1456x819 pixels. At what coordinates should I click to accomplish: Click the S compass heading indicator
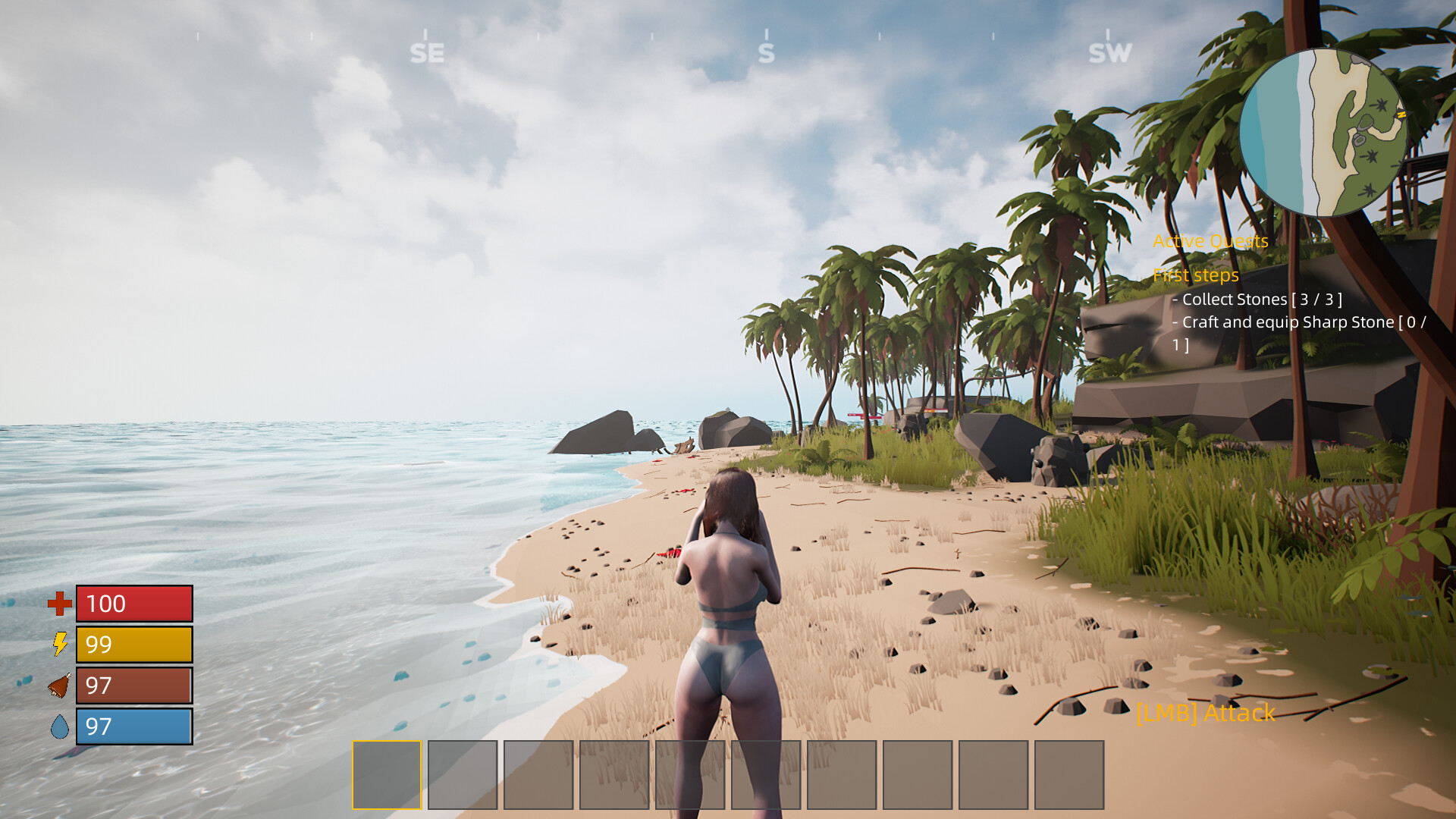(766, 52)
